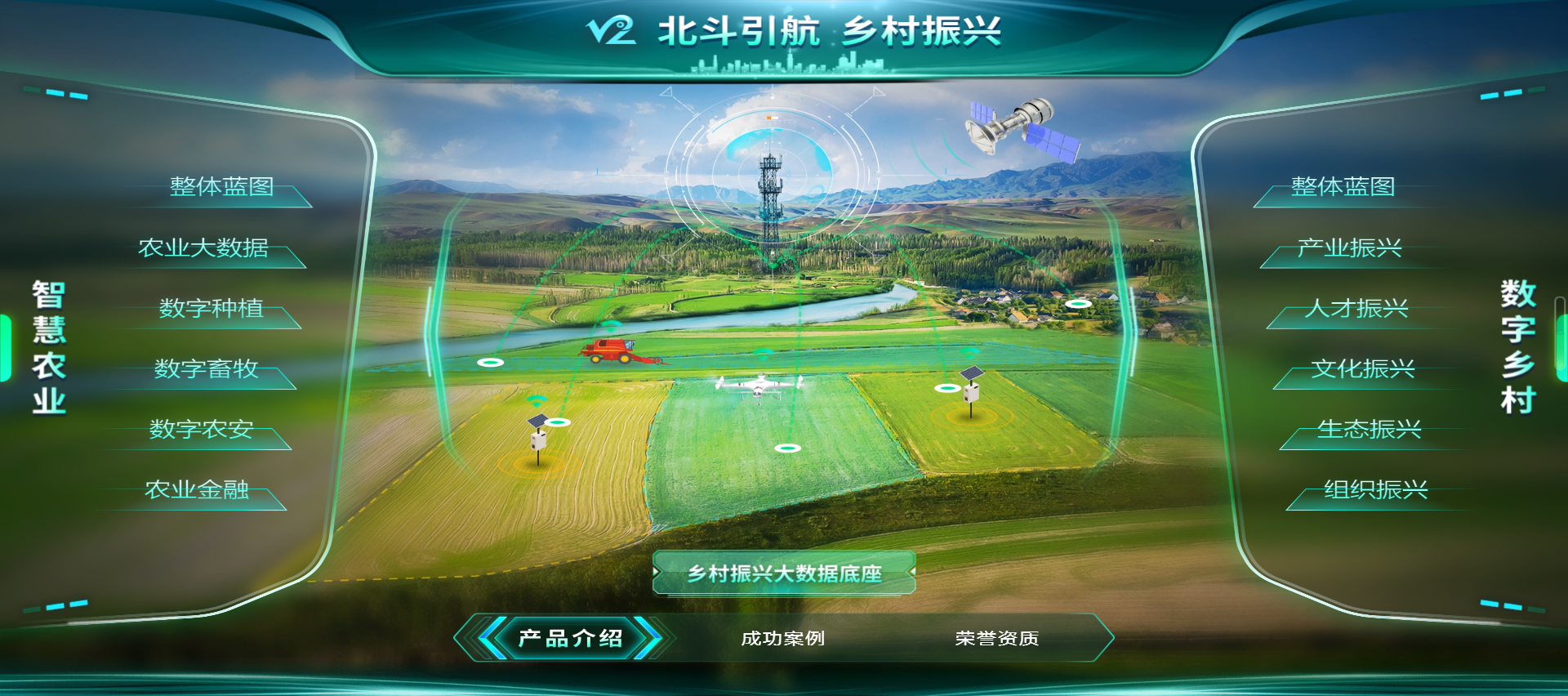
Task: Click the left field's solar-powered sensor icon
Action: 537,441
